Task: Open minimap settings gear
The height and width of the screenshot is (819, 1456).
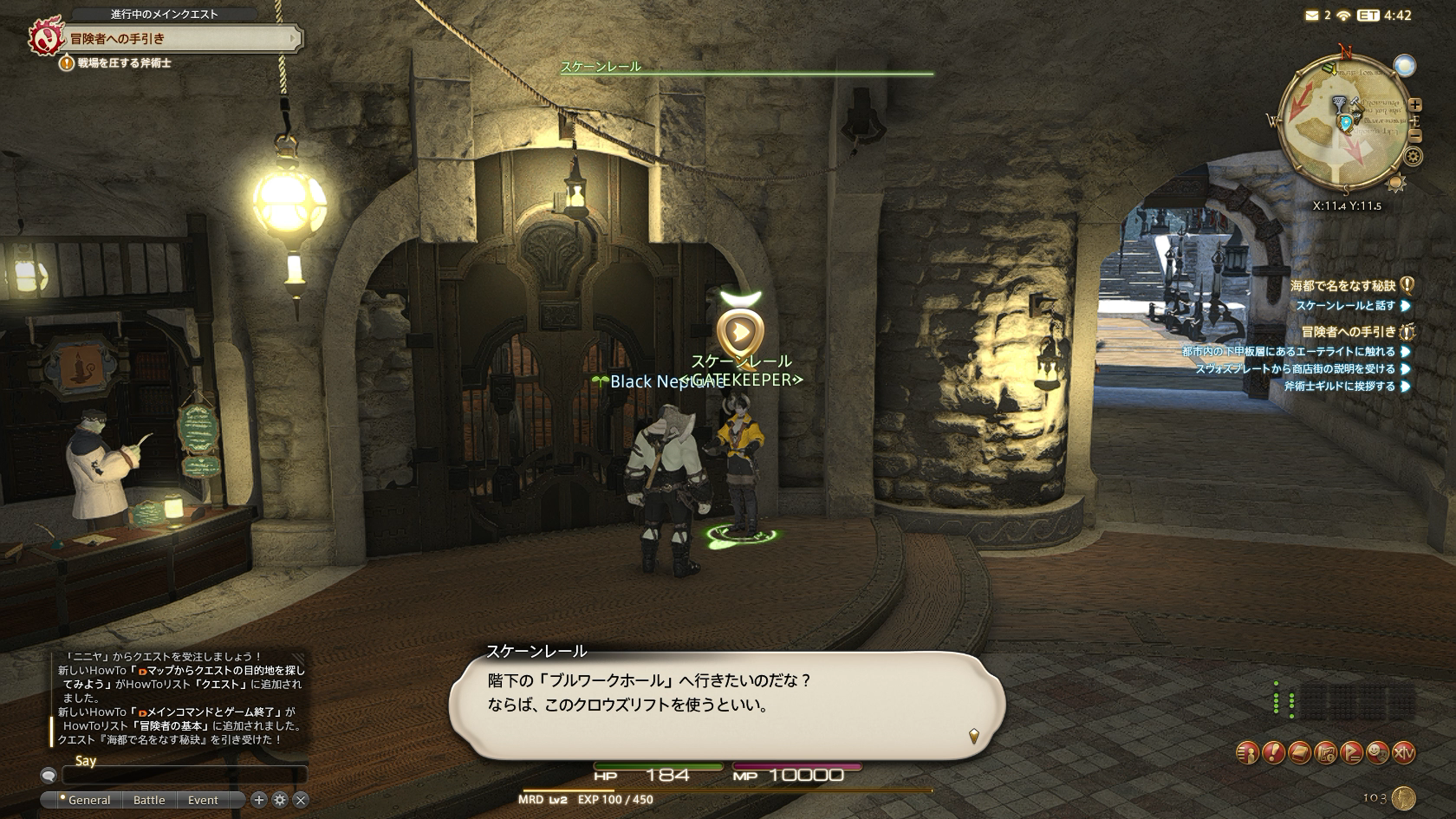Action: (x=1414, y=157)
